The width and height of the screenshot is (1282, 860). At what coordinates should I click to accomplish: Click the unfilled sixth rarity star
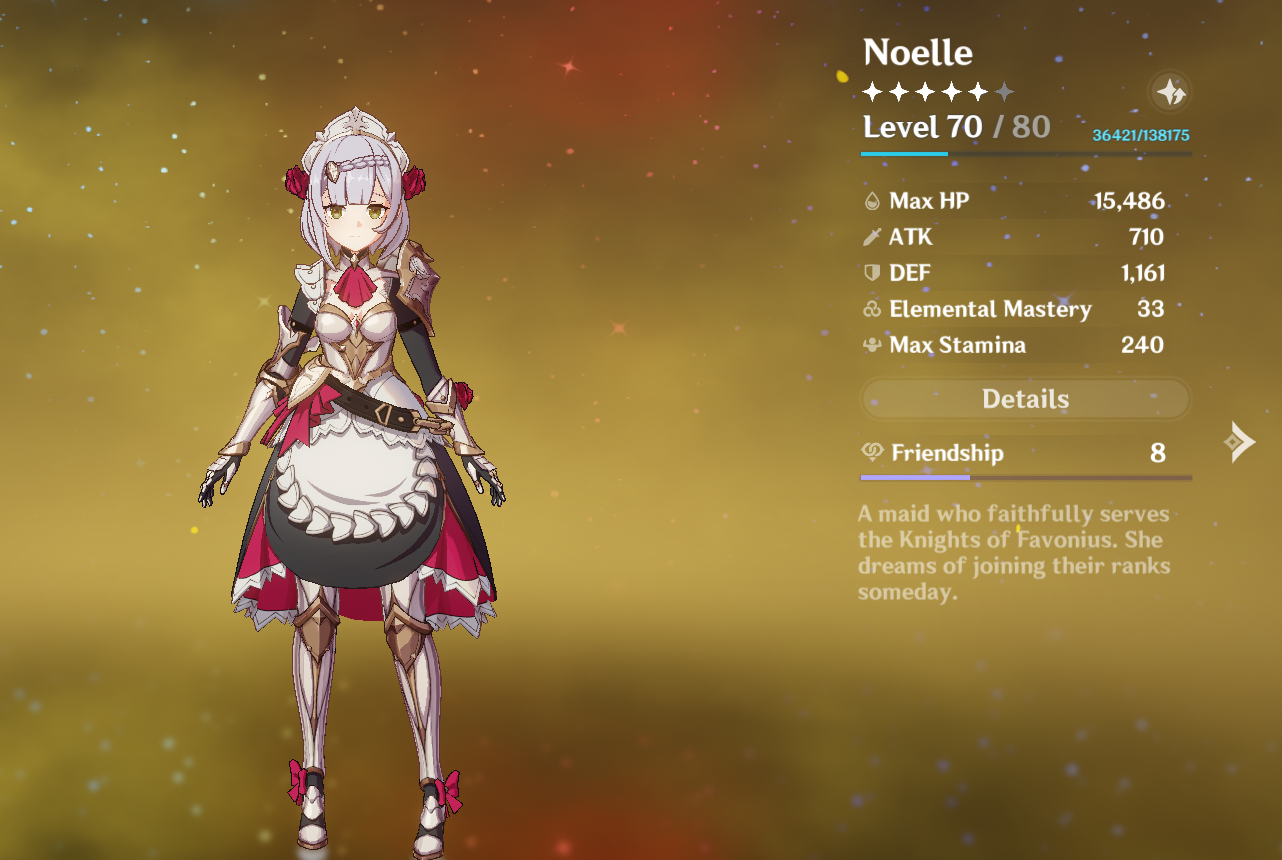tap(1004, 91)
